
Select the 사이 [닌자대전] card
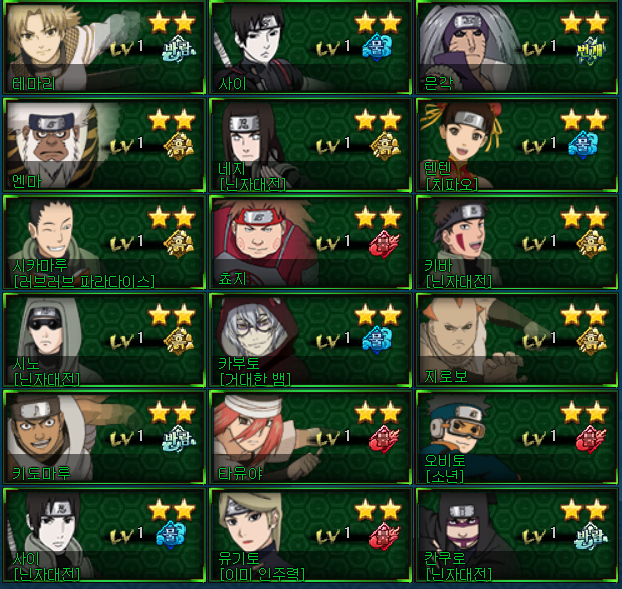tap(104, 535)
